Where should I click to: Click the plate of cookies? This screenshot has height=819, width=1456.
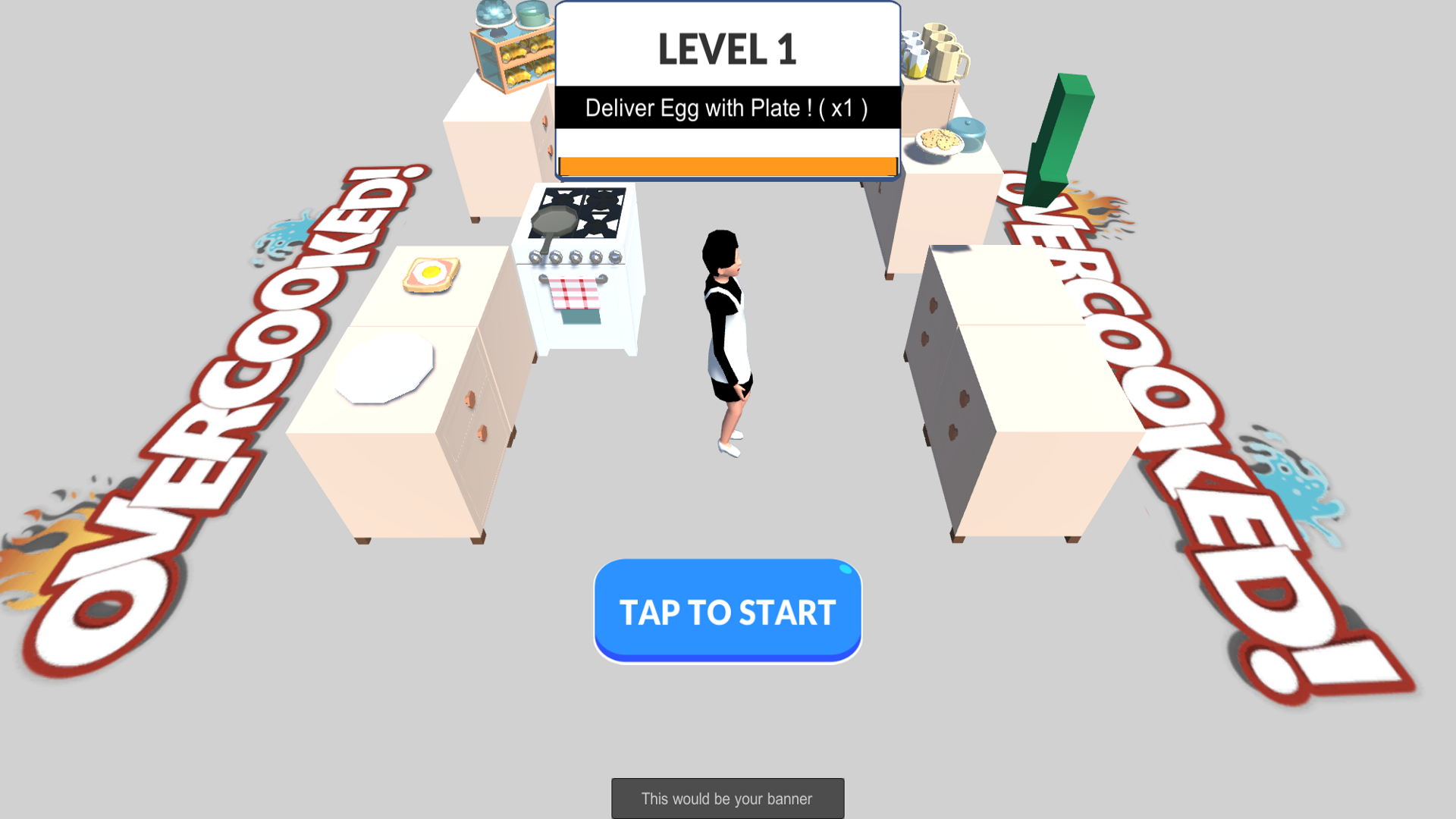pos(937,140)
